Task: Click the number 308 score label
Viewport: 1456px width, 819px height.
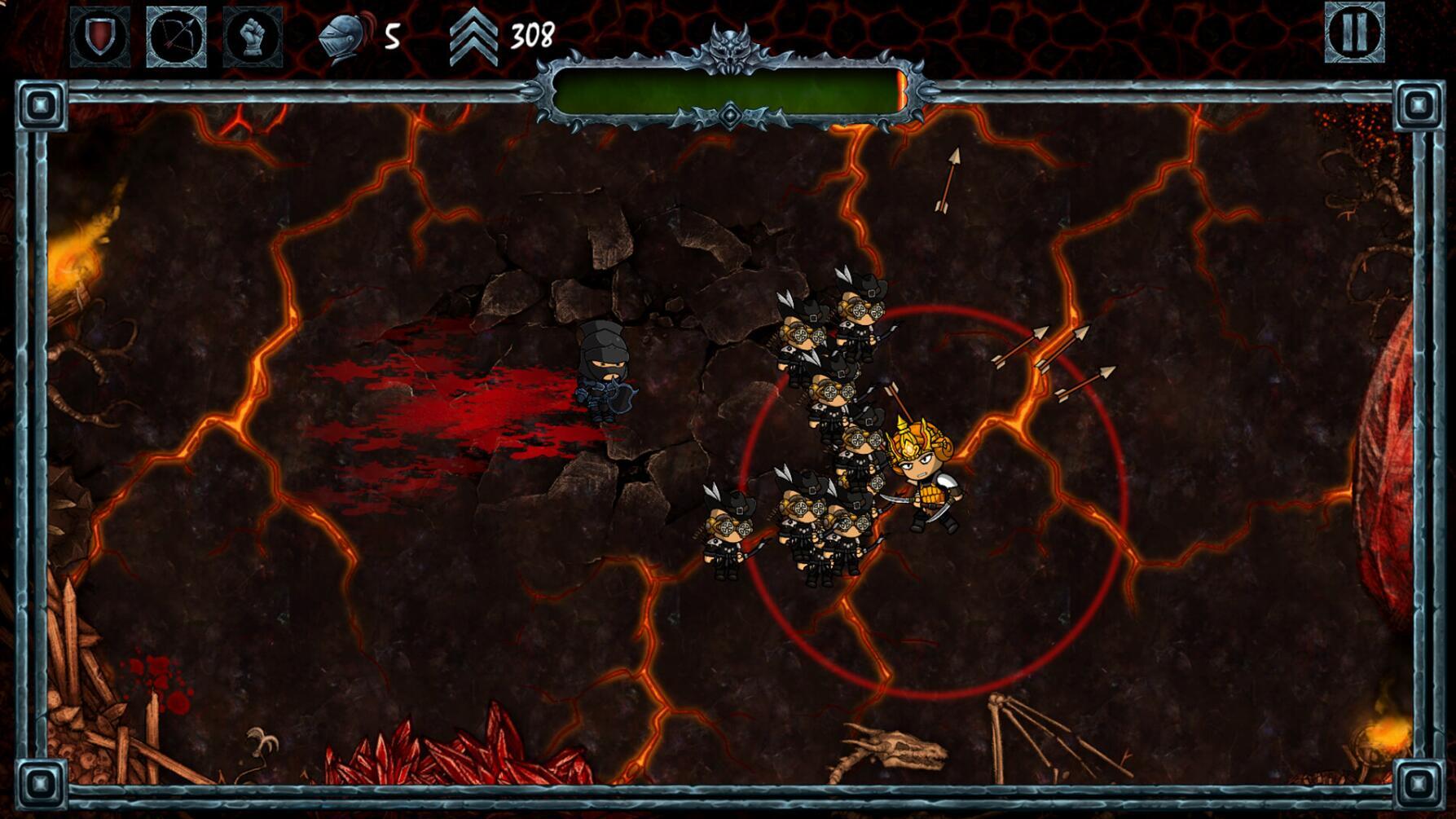Action: pyautogui.click(x=531, y=34)
